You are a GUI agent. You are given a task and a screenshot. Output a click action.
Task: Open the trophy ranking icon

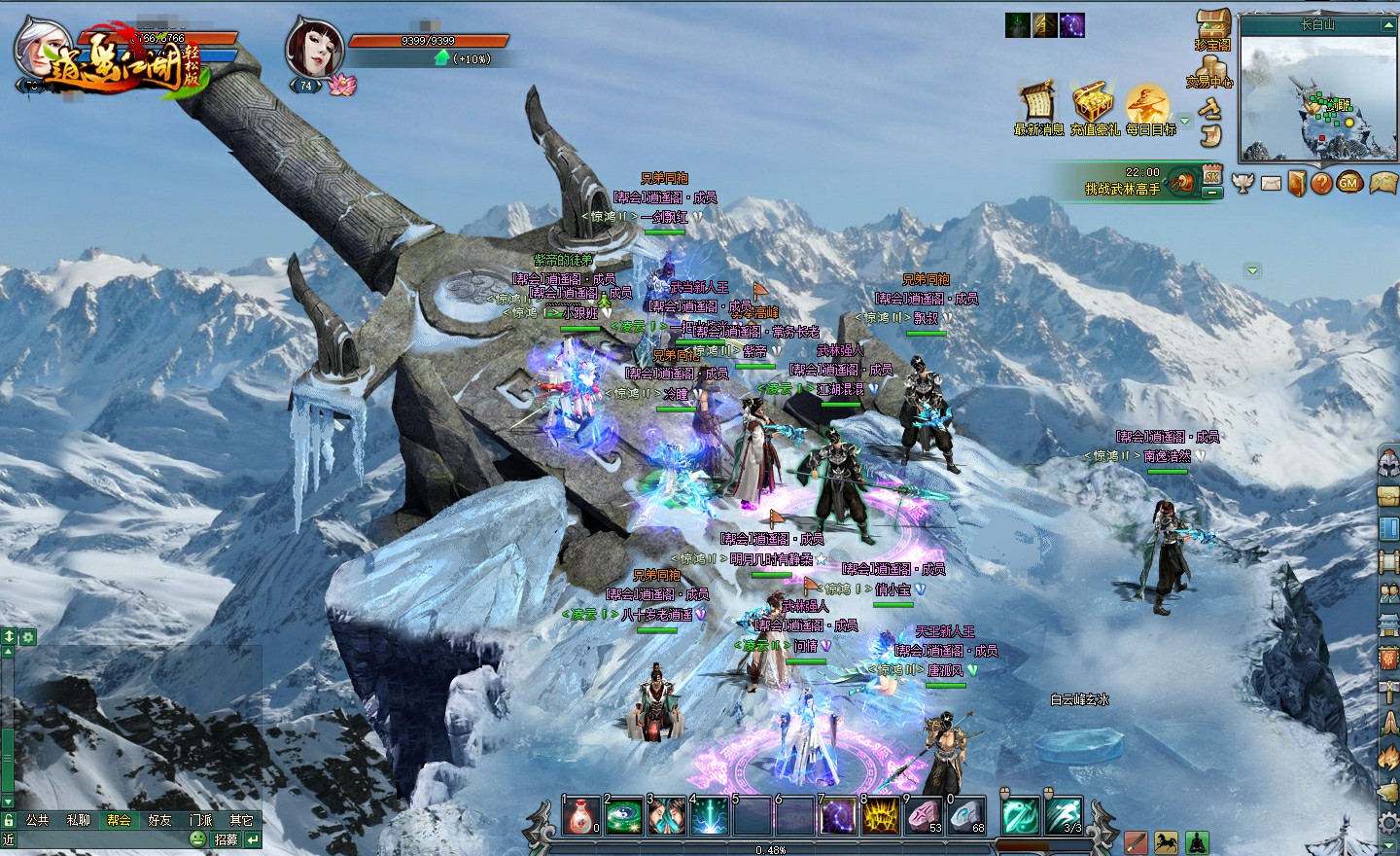[x=1242, y=182]
